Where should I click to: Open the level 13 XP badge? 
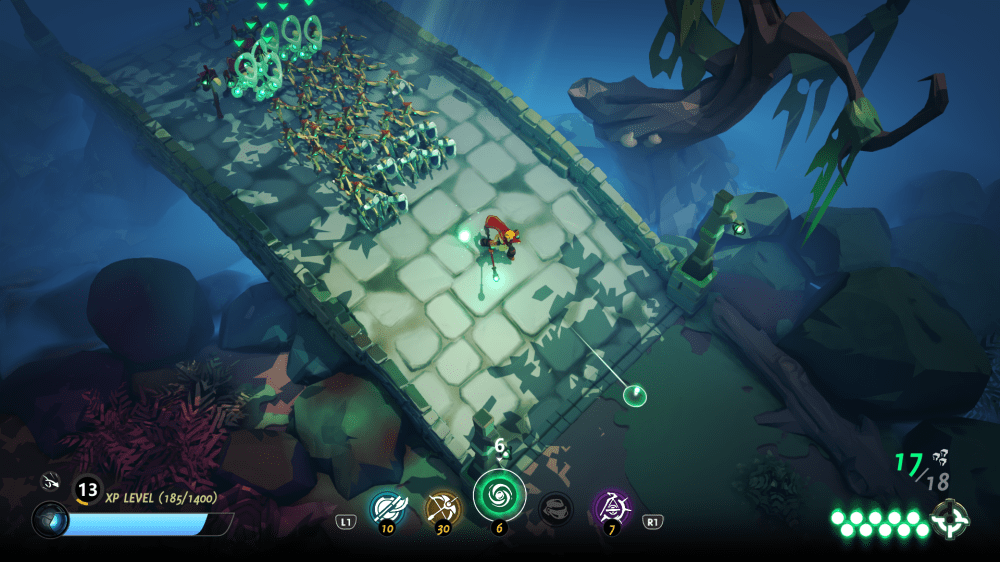coord(88,489)
